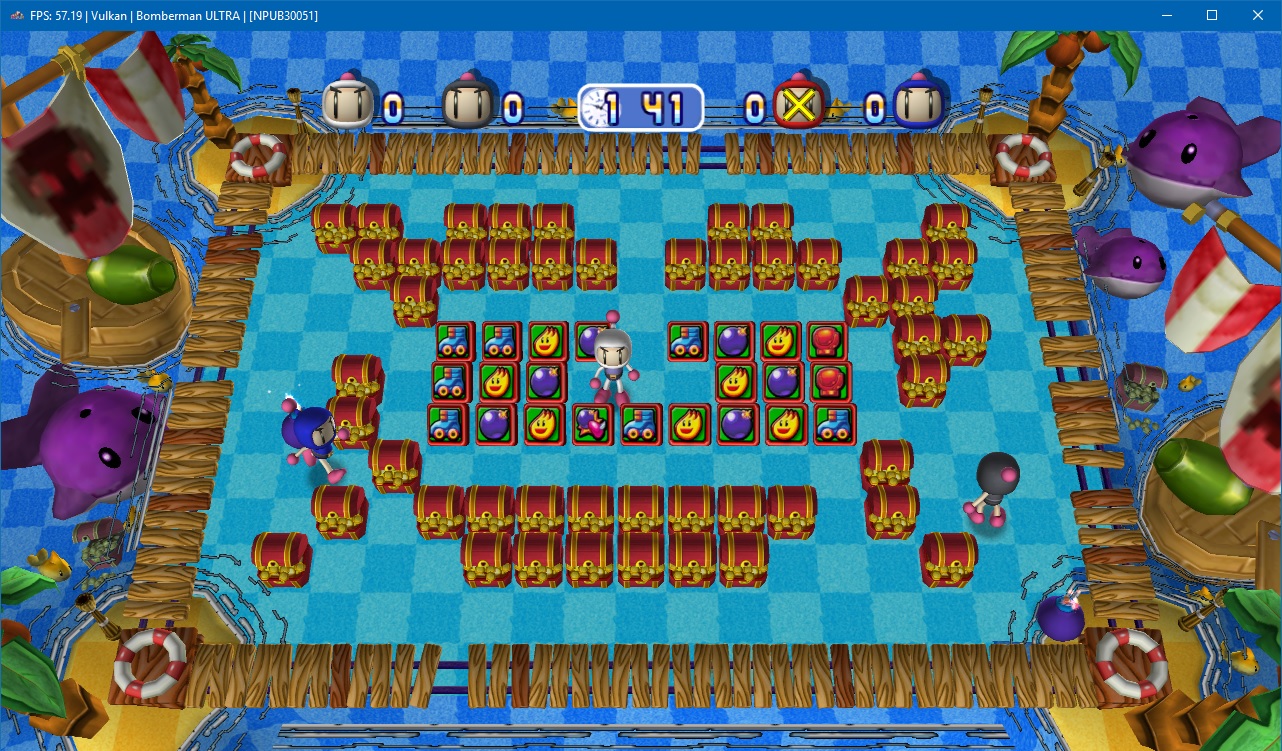
Task: Close the emulator window
Action: 1257,15
